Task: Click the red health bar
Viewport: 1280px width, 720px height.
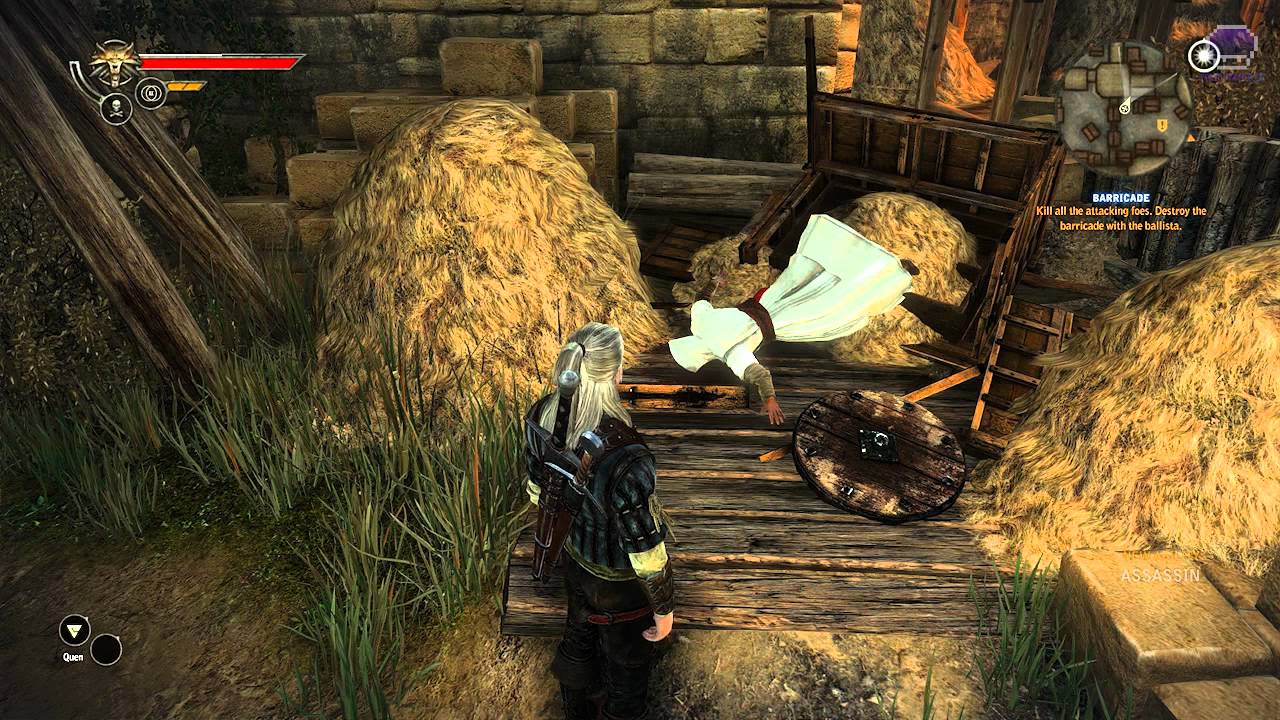Action: click(220, 63)
